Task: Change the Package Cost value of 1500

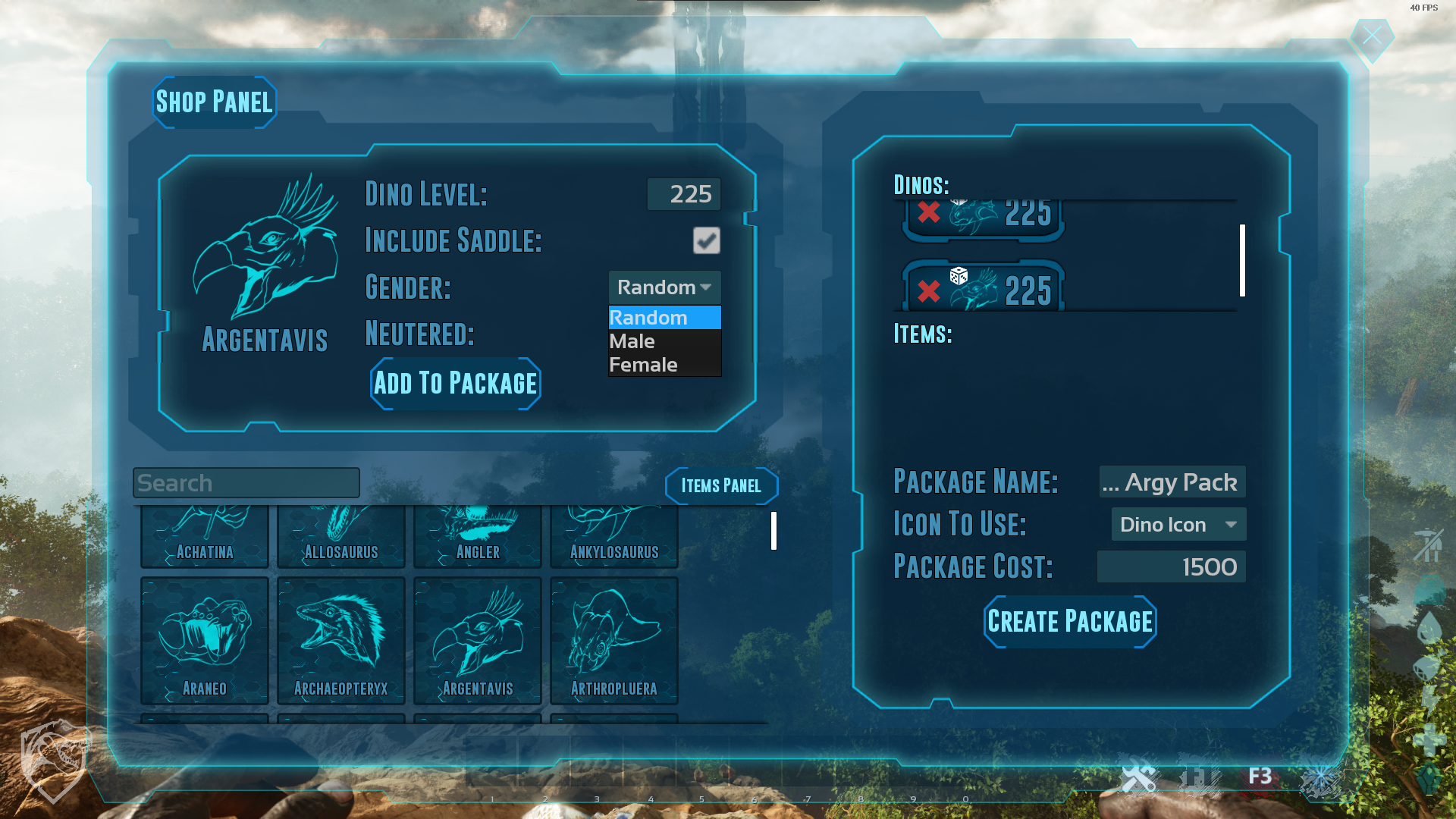Action: (1172, 567)
